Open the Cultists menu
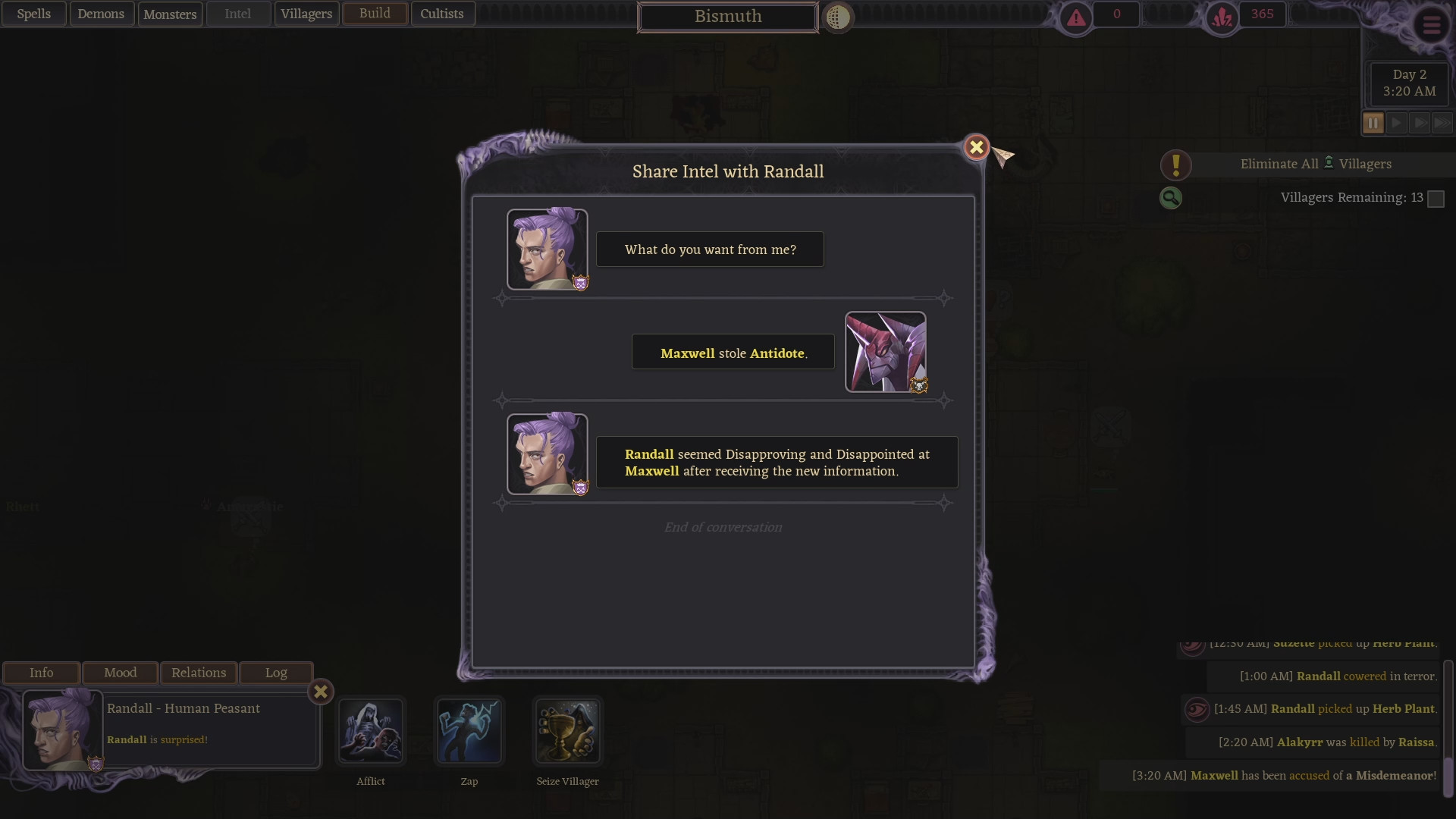This screenshot has width=1456, height=819. (442, 14)
